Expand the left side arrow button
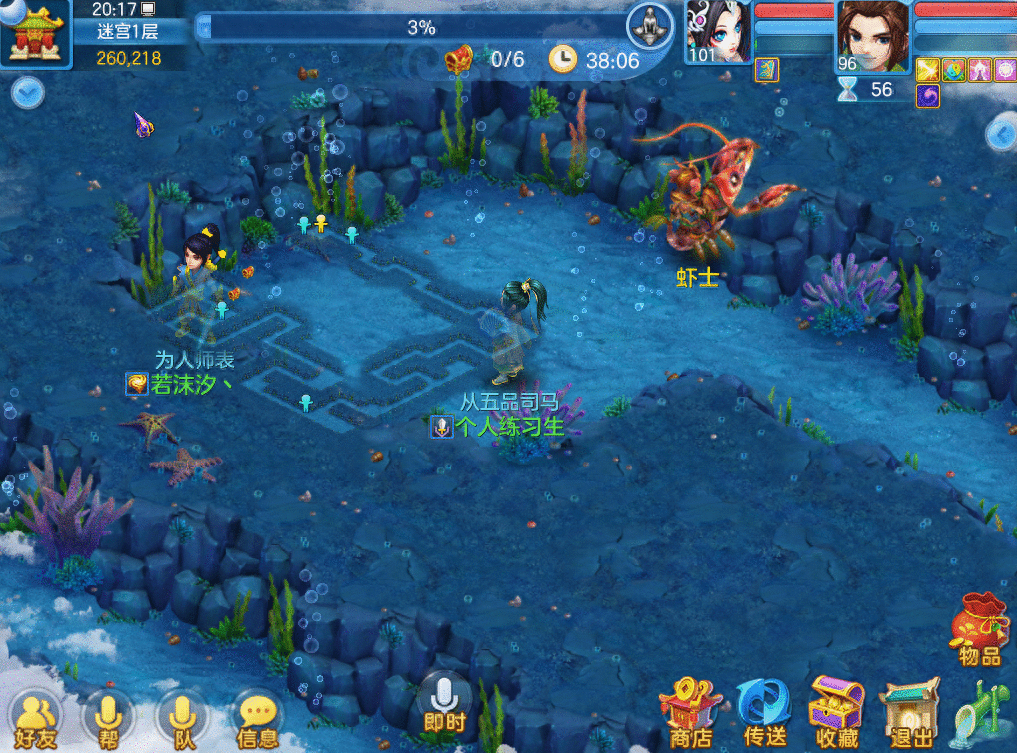The width and height of the screenshot is (1017, 753). (x=28, y=93)
